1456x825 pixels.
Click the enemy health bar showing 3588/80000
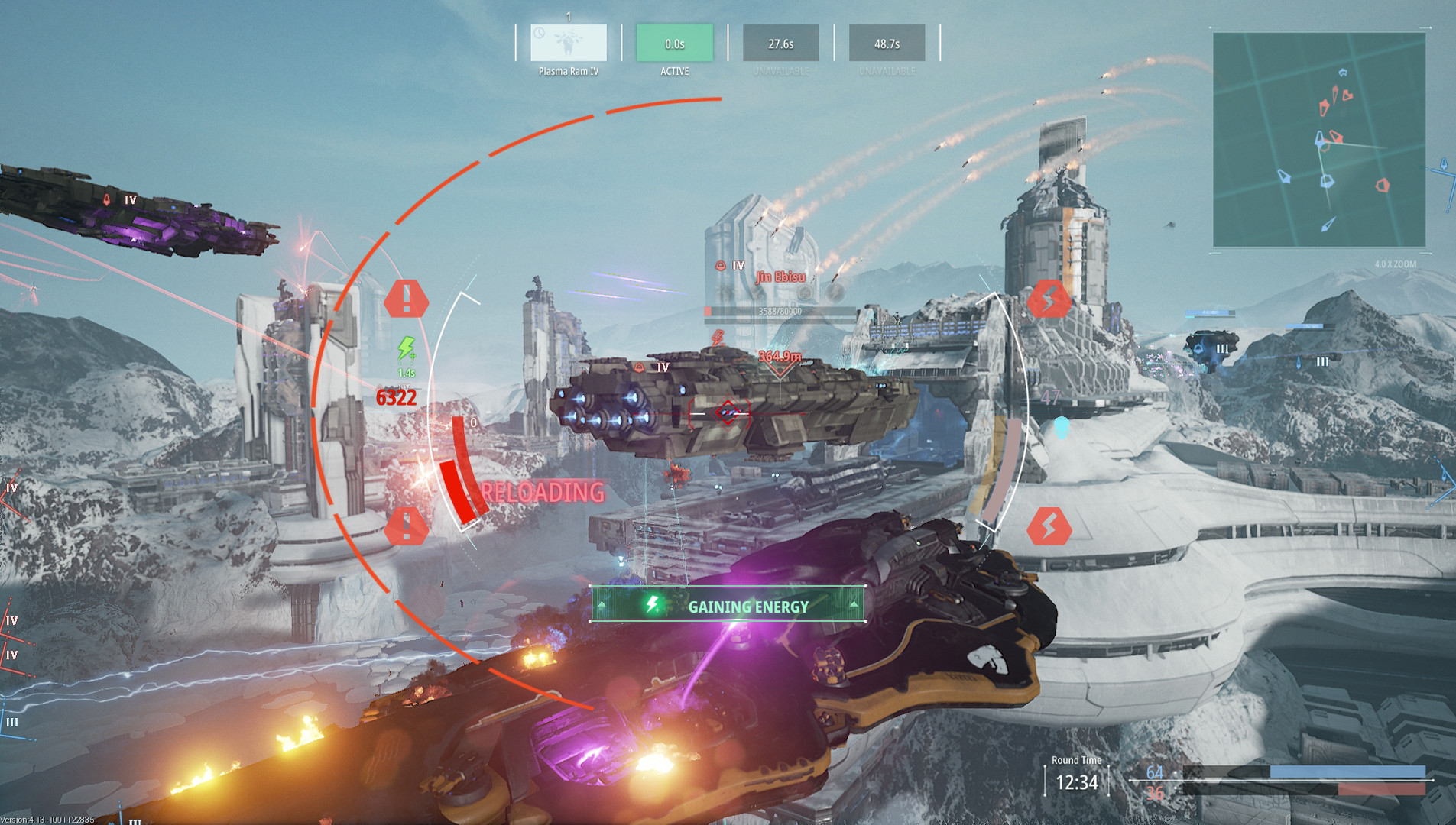[778, 310]
